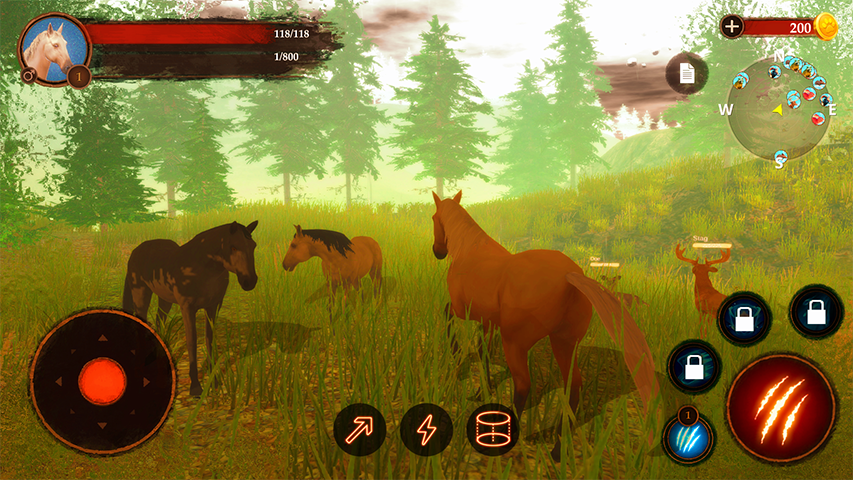Open the horse portrait profile
The image size is (853, 480).
[48, 45]
